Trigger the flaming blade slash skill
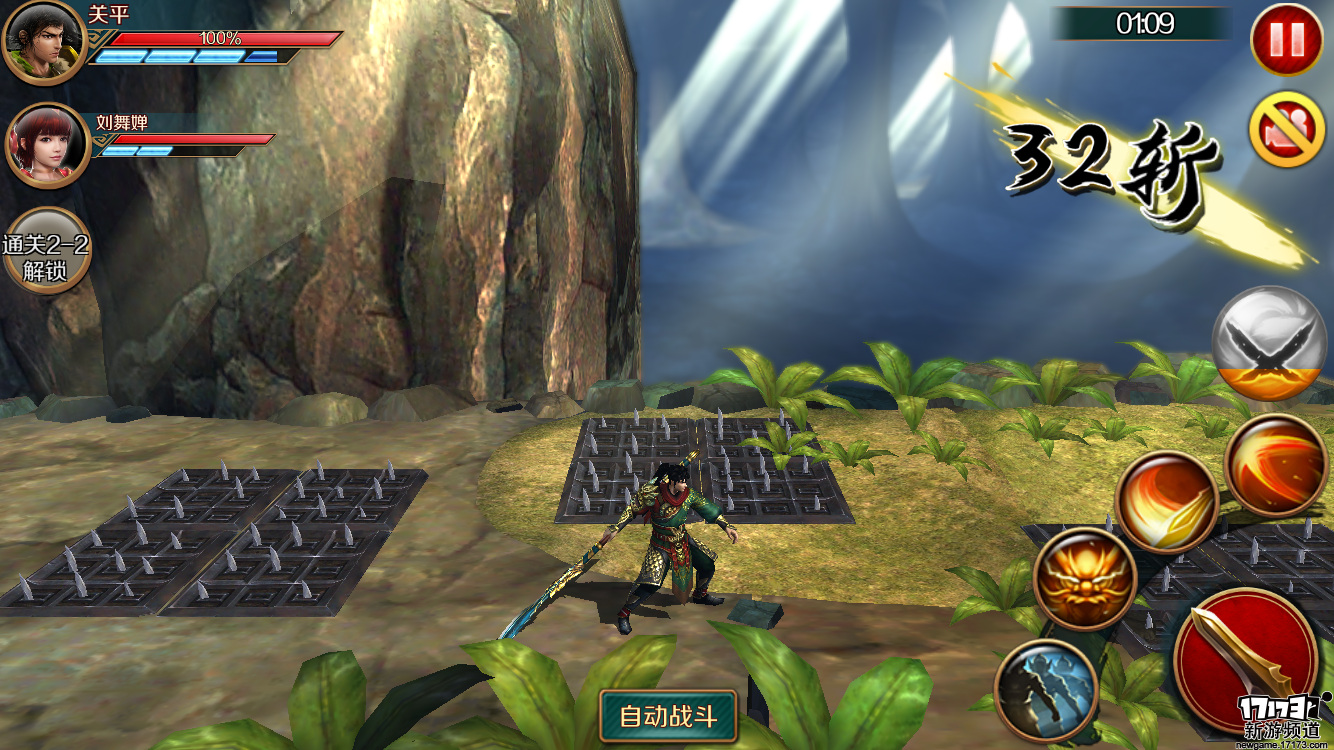Screen dimensions: 1334x750 click(x=1166, y=502)
